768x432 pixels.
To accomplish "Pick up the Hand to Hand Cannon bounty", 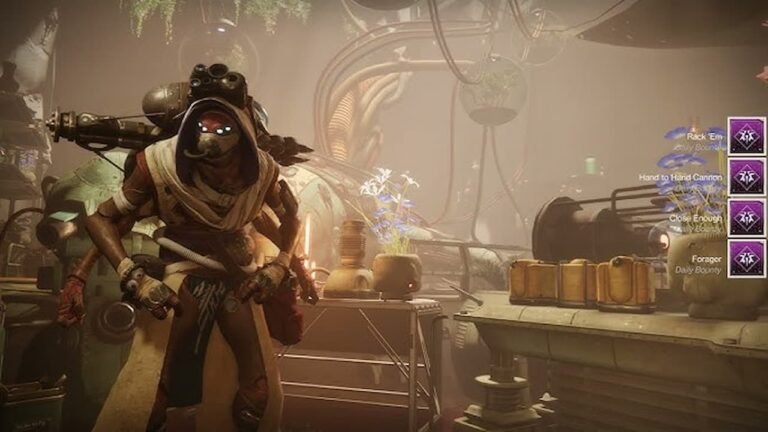I will point(746,177).
